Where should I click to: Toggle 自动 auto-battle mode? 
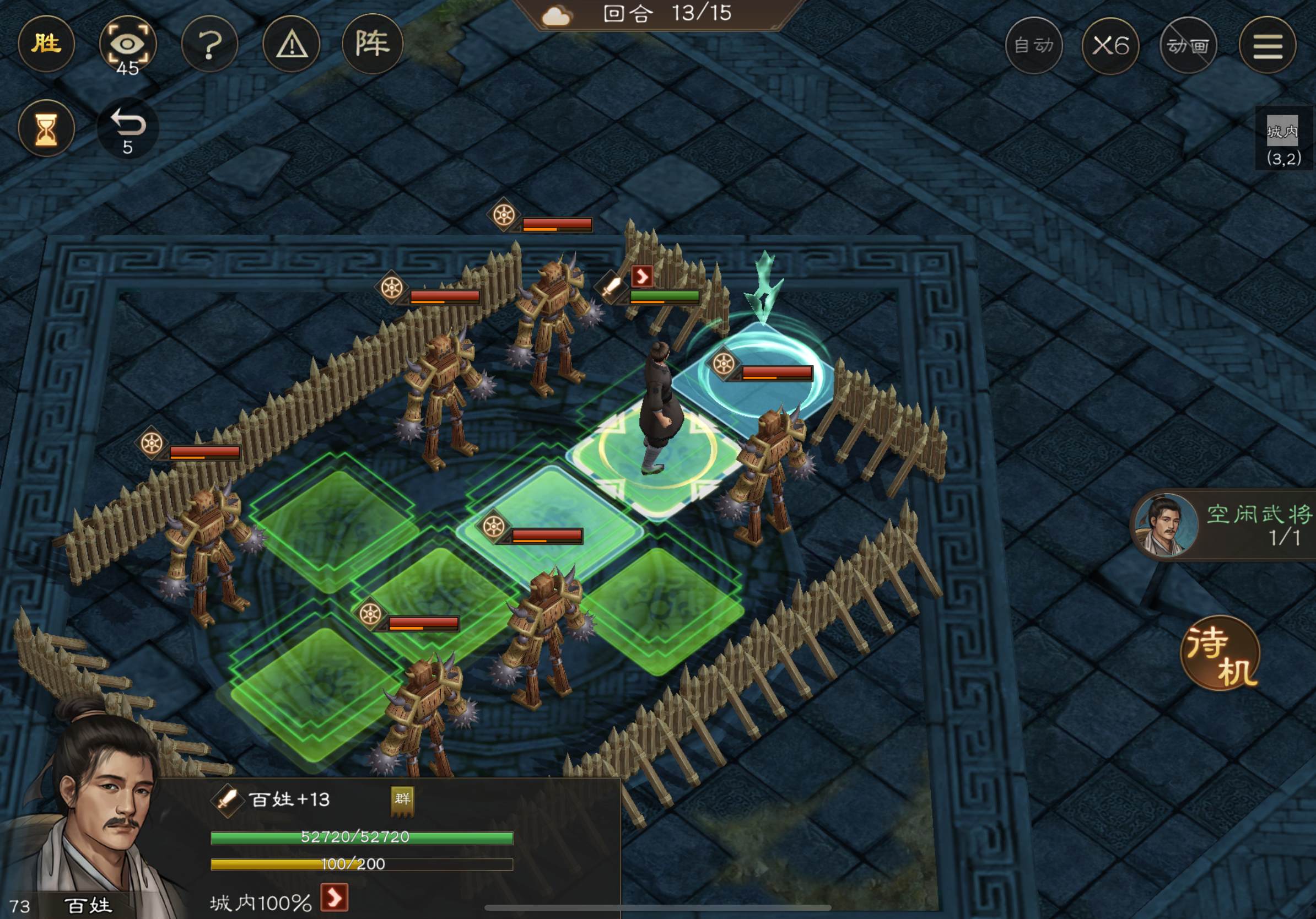(x=1033, y=45)
